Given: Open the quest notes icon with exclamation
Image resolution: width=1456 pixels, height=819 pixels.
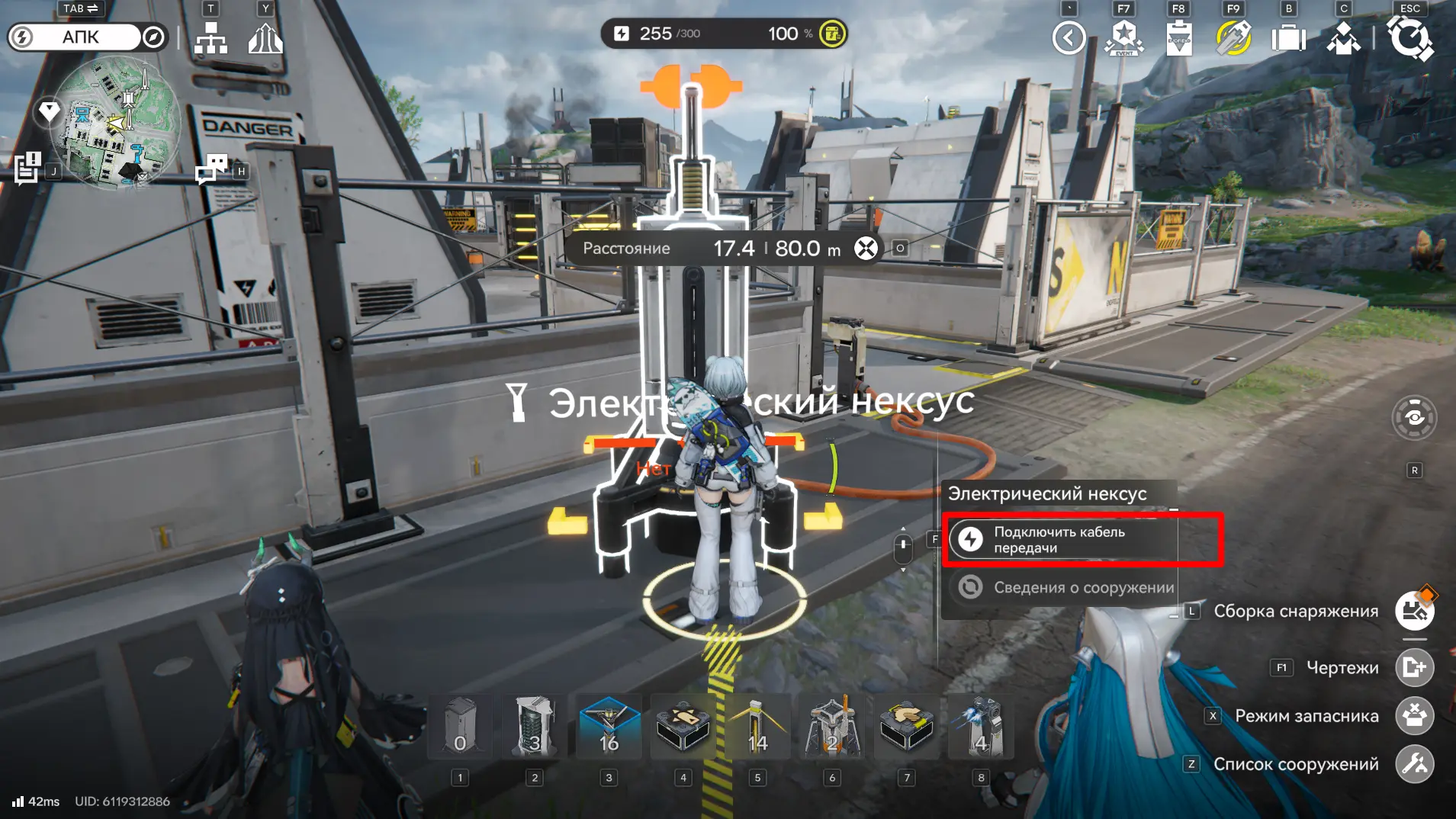Looking at the screenshot, I should coord(28,168).
